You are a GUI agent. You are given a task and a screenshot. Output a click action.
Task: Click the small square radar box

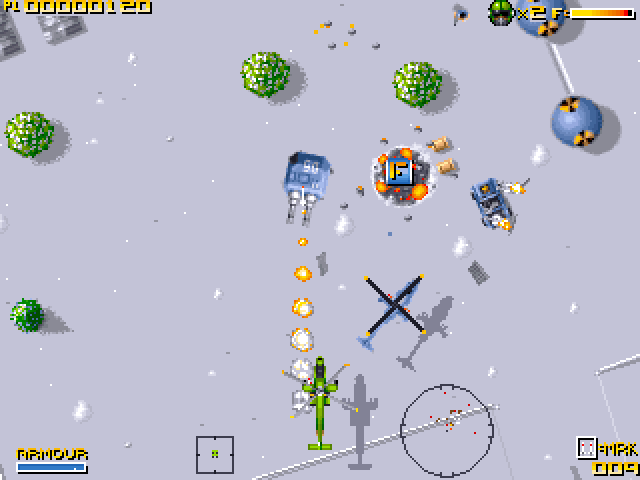pyautogui.click(x=215, y=454)
